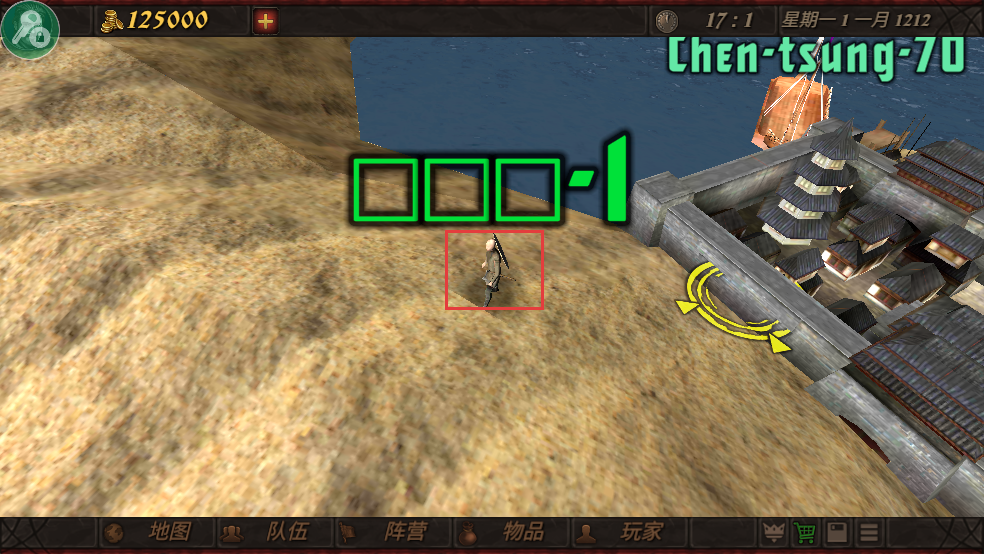
Task: Open the 地图 map screen
Action: [x=151, y=532]
